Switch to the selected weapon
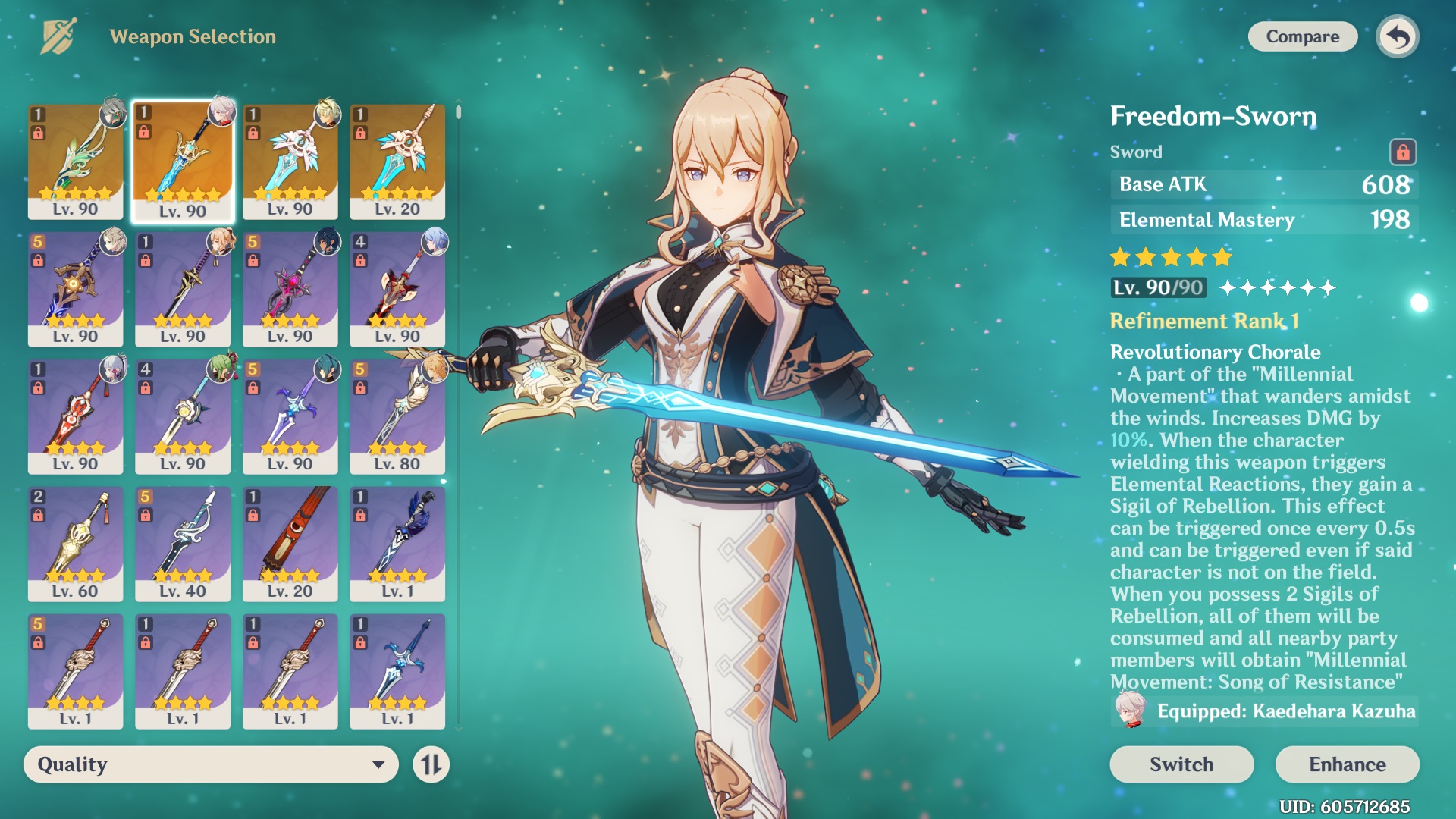 [1181, 764]
